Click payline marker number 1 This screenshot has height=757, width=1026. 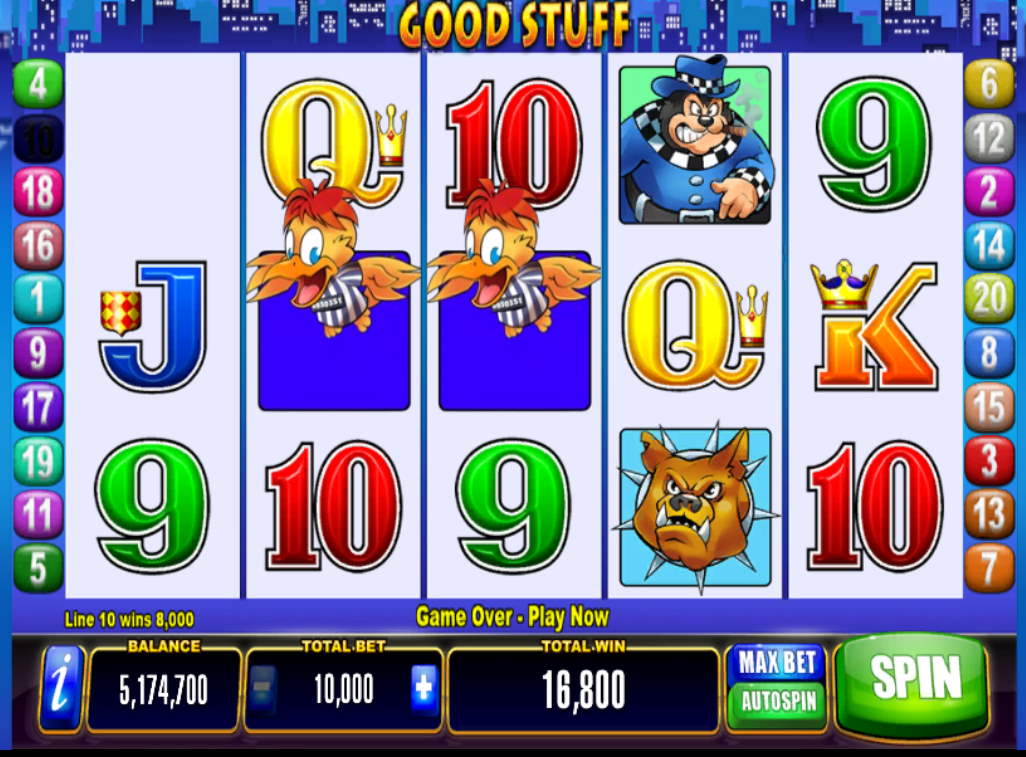[x=38, y=299]
